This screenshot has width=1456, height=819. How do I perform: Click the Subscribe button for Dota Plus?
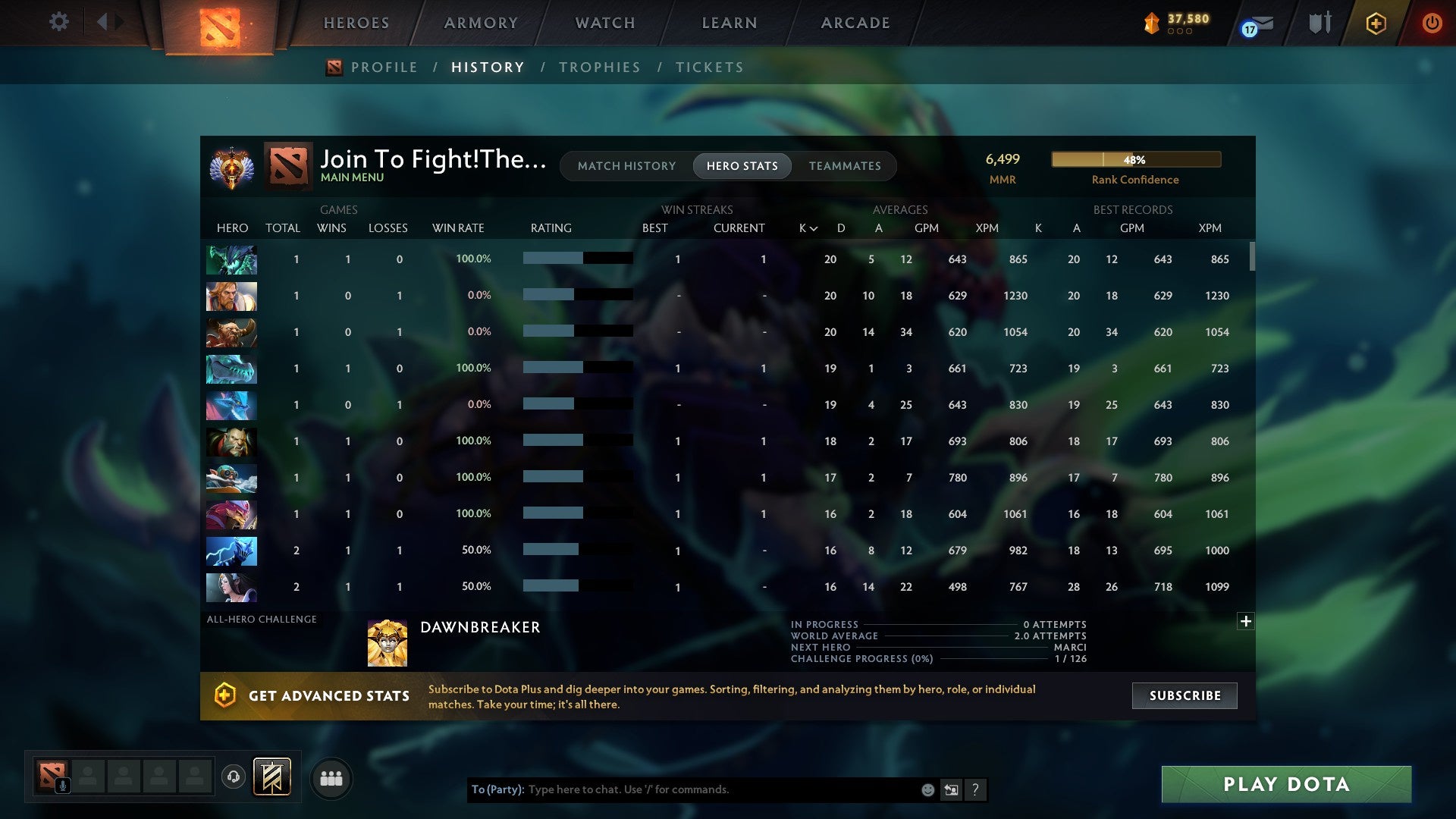pos(1183,695)
